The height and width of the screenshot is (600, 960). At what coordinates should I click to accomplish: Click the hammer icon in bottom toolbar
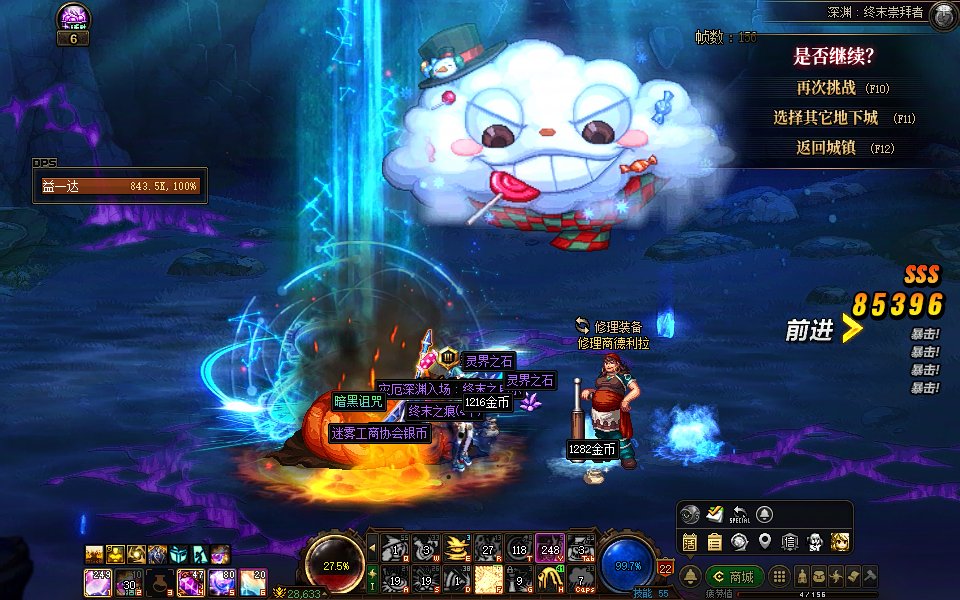[x=871, y=577]
